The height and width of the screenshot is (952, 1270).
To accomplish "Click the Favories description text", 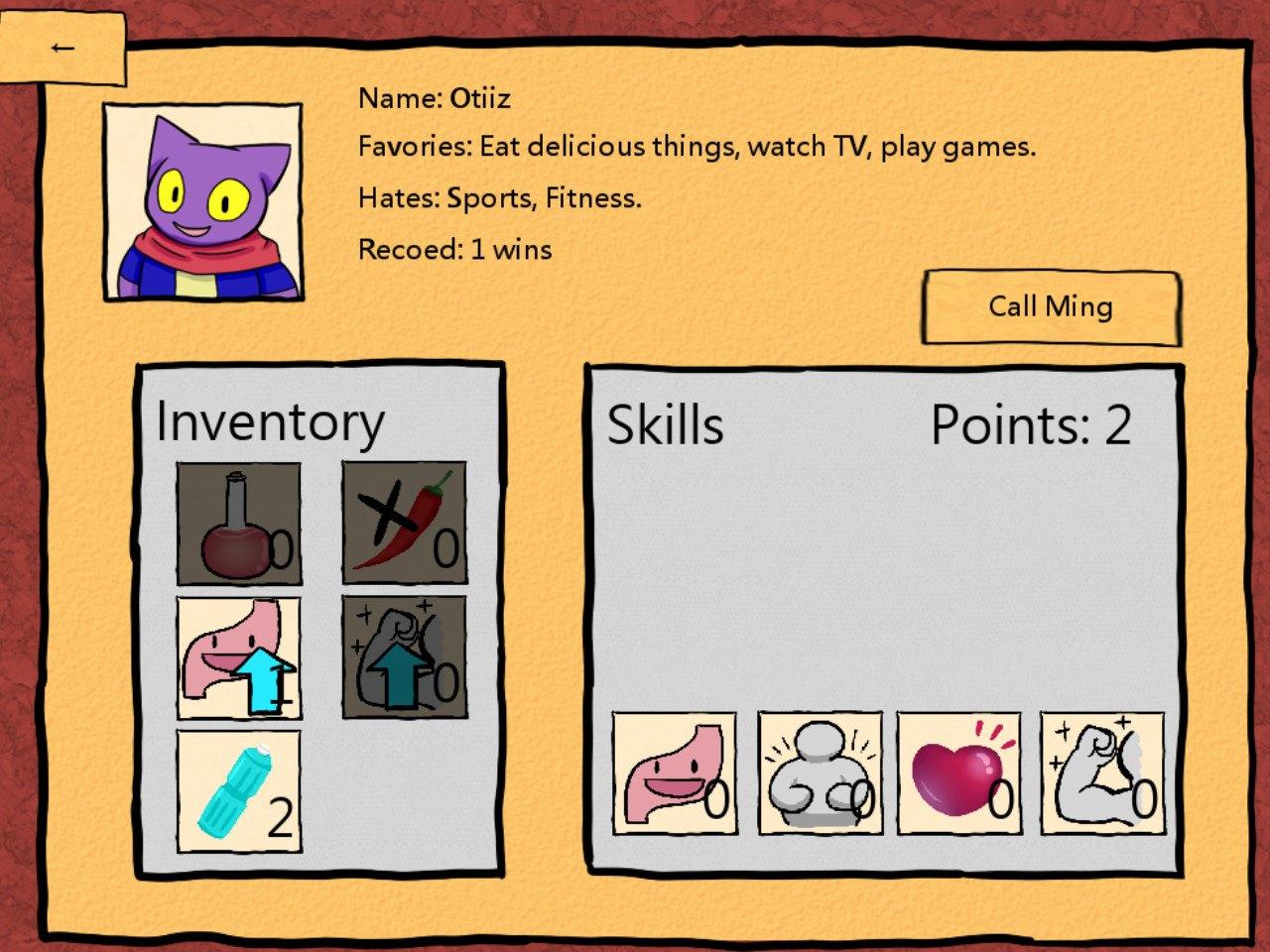I will tap(697, 146).
